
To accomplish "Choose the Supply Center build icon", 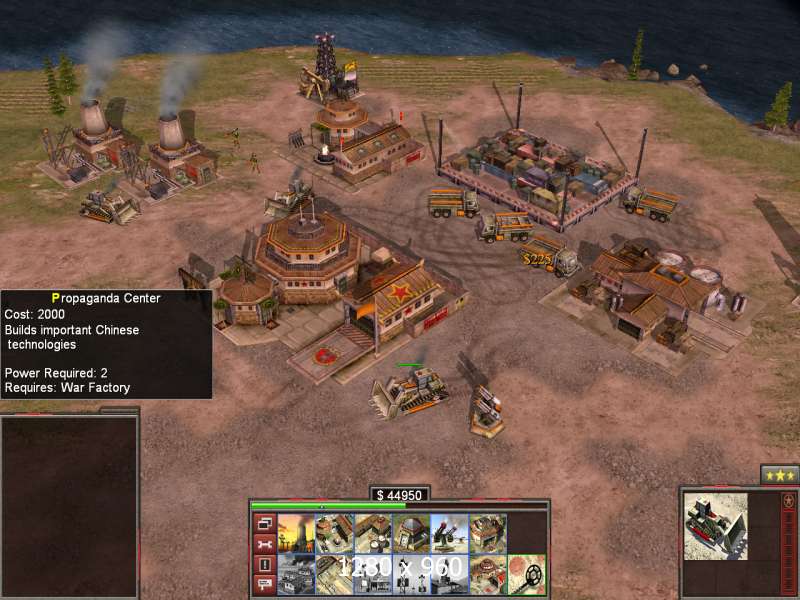I will click(372, 534).
